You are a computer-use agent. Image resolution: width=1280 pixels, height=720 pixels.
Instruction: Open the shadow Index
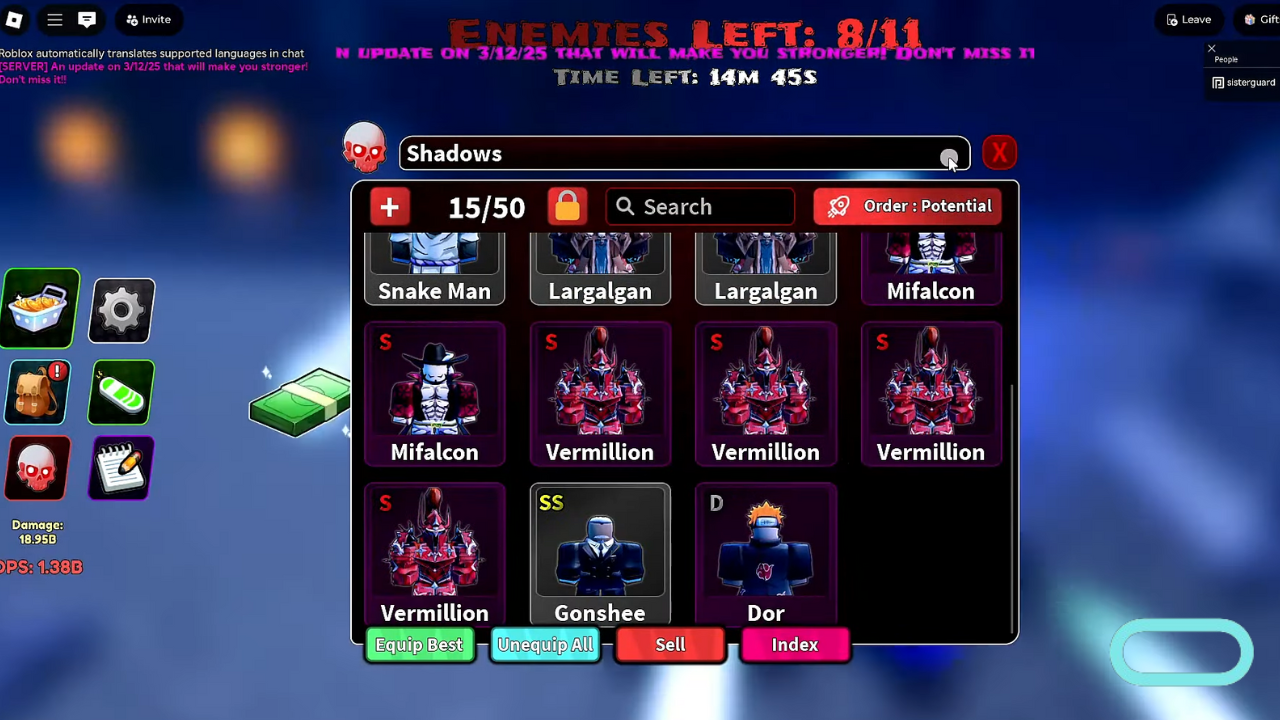click(795, 645)
